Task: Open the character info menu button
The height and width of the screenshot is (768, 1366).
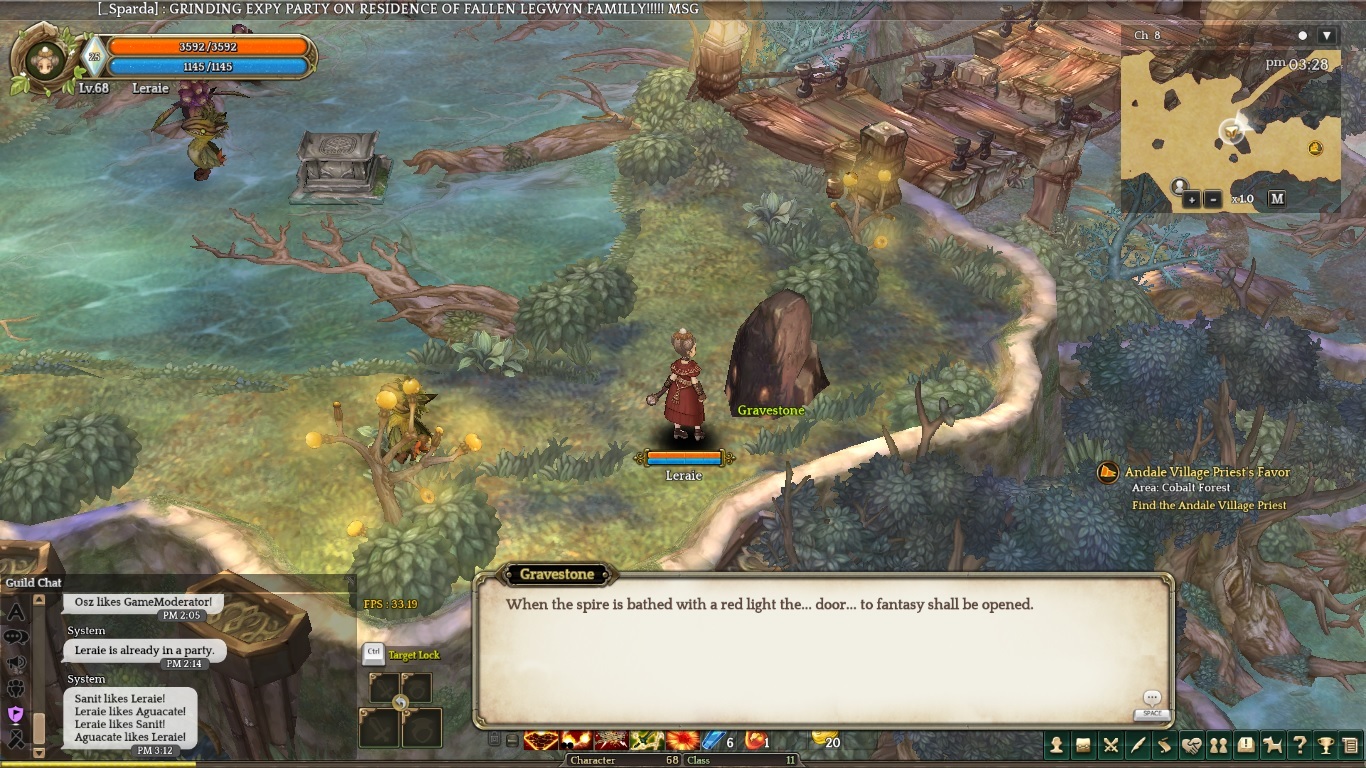Action: tap(1056, 745)
